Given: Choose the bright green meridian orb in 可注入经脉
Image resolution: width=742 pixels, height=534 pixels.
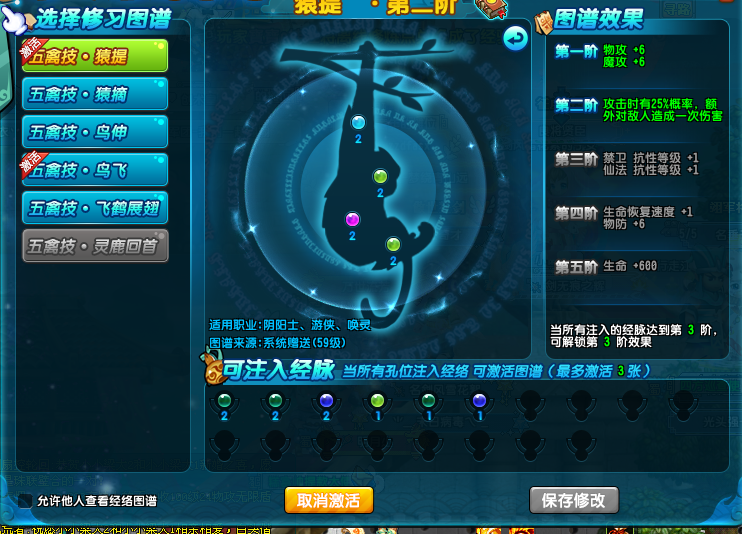Looking at the screenshot, I should tap(377, 400).
